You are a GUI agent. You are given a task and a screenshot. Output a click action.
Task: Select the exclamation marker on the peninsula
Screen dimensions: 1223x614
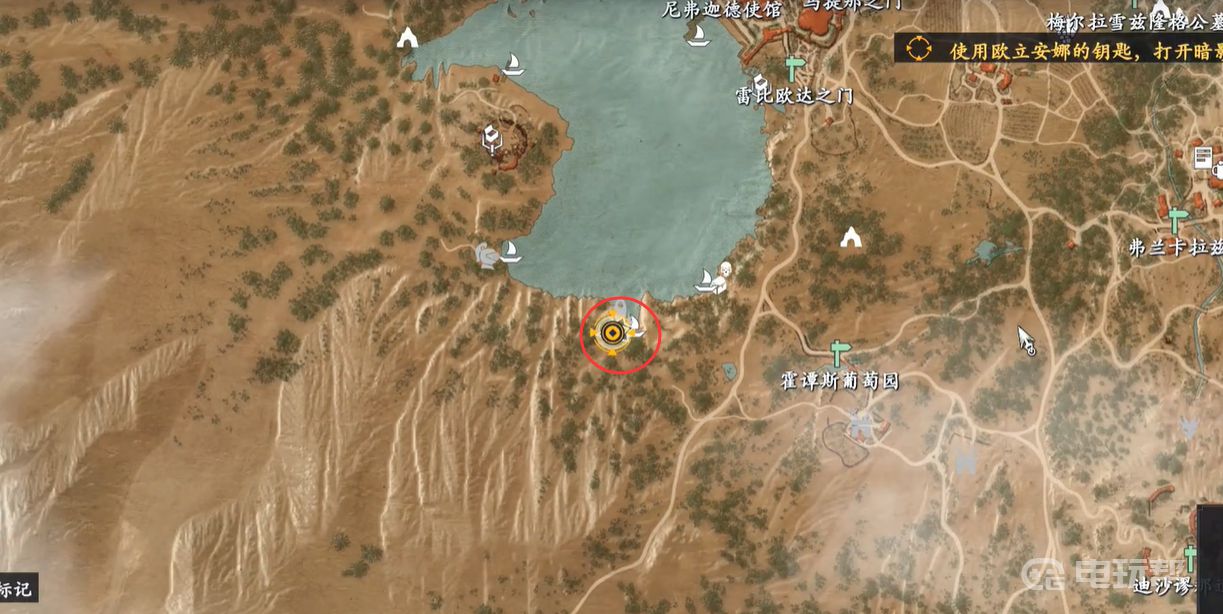tap(491, 137)
